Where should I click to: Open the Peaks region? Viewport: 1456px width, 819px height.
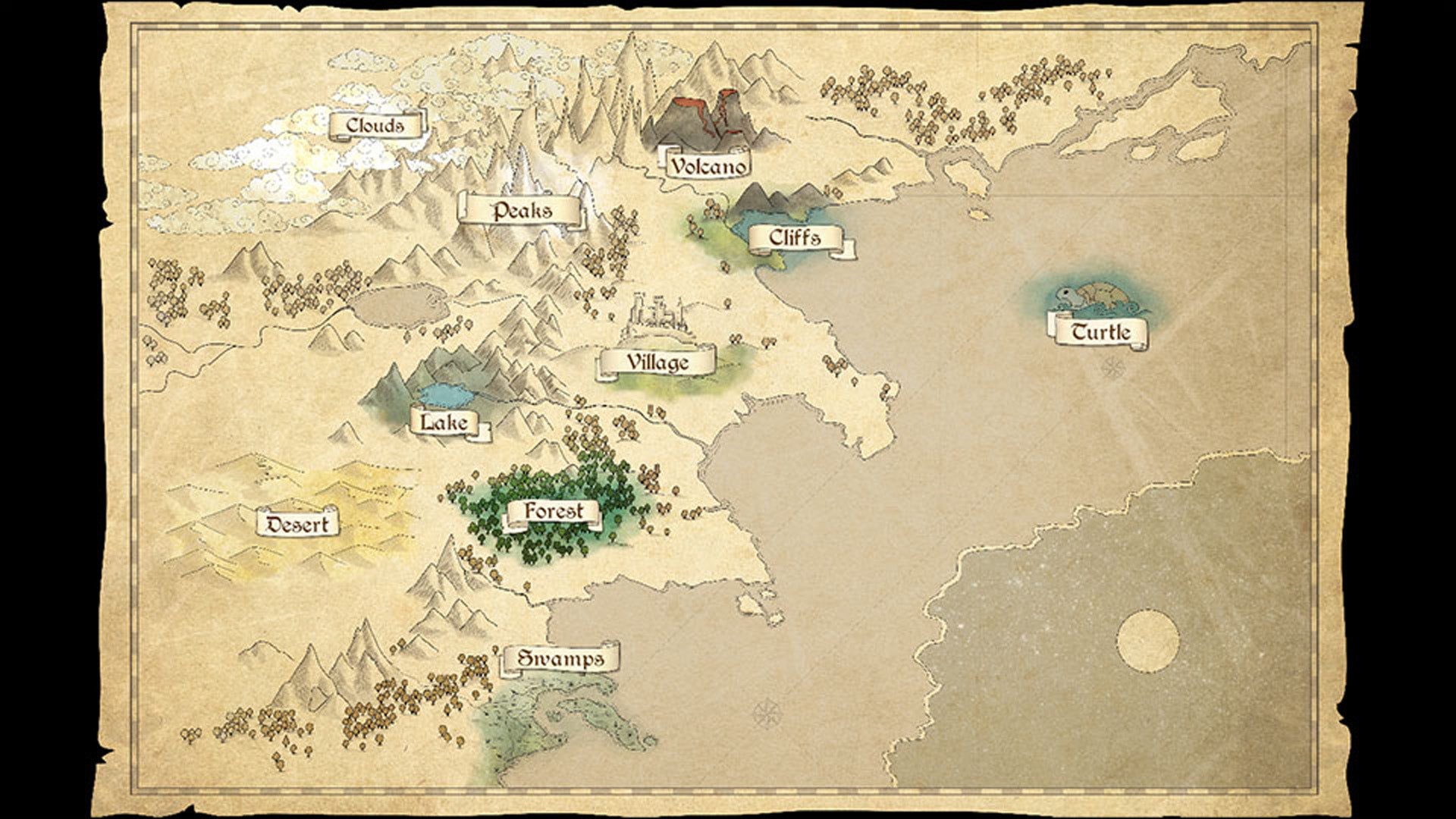click(522, 210)
